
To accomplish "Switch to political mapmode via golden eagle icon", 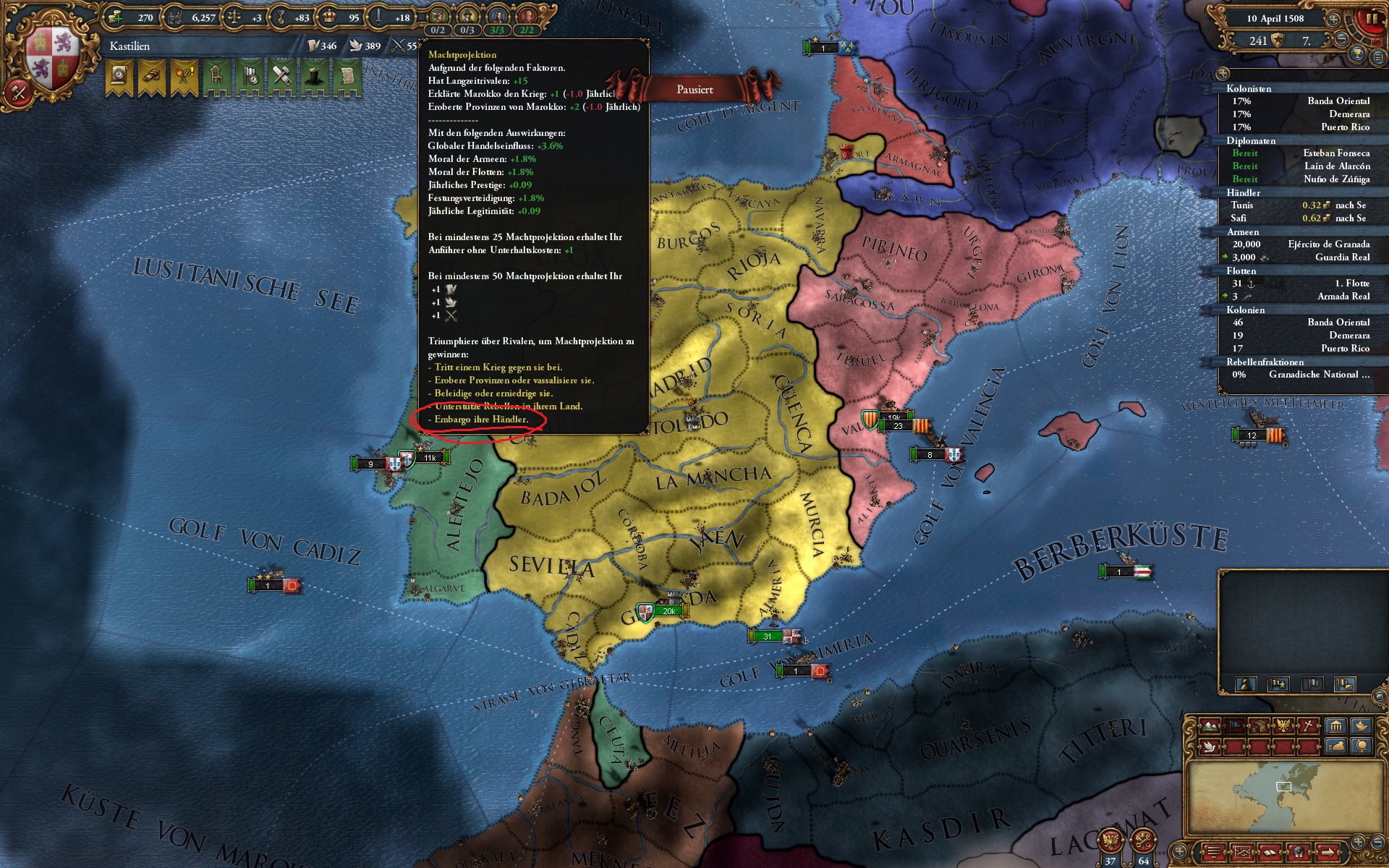I will (1285, 725).
